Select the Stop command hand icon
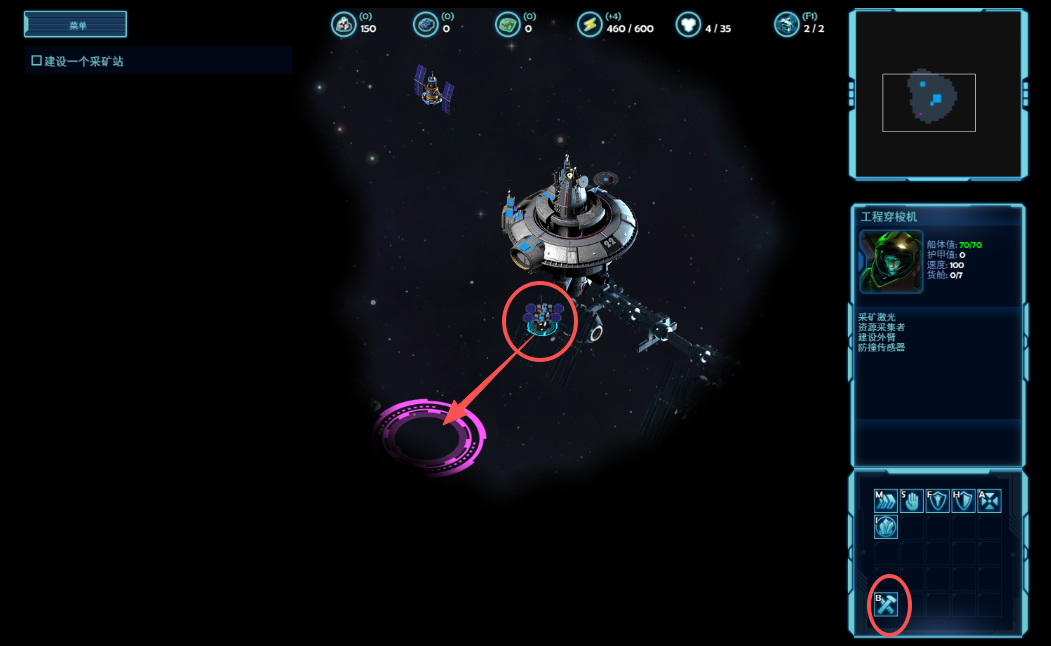The width and height of the screenshot is (1051, 646). [911, 500]
